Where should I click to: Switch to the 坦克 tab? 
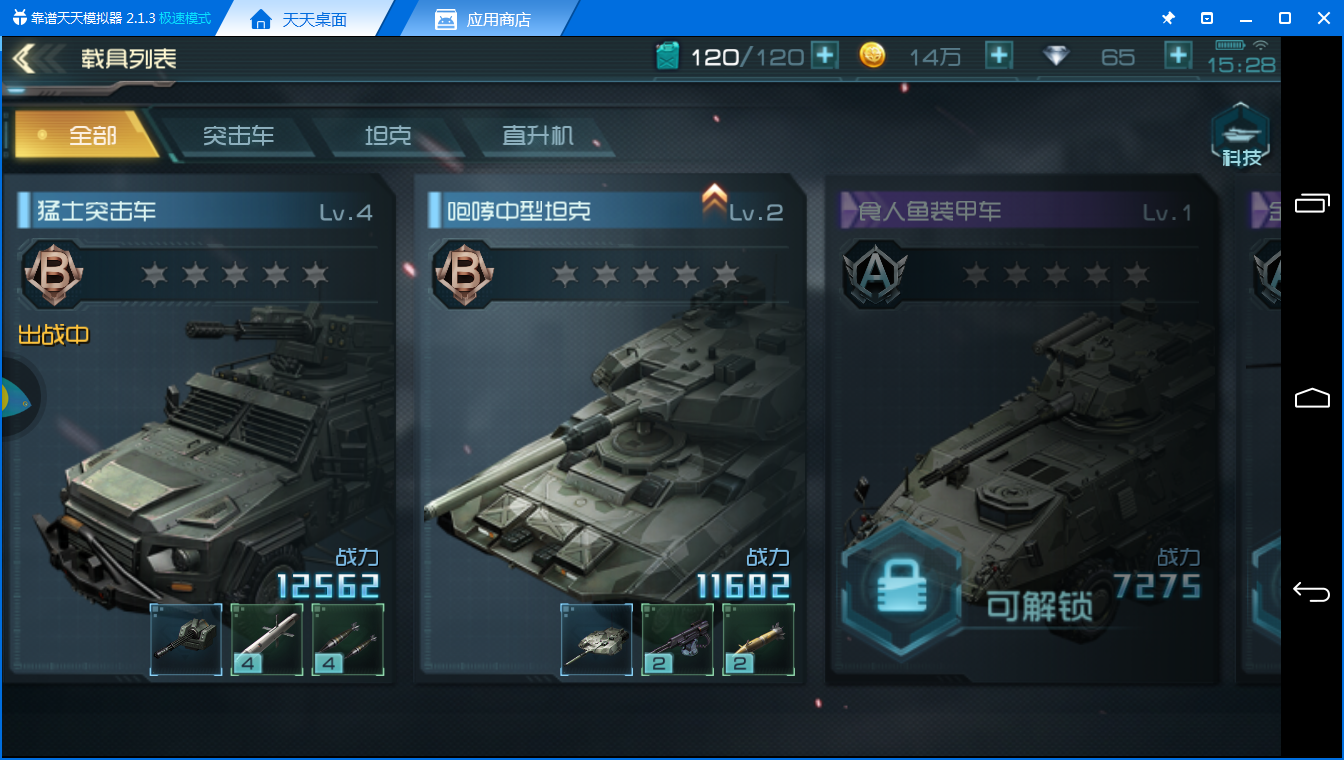(388, 135)
